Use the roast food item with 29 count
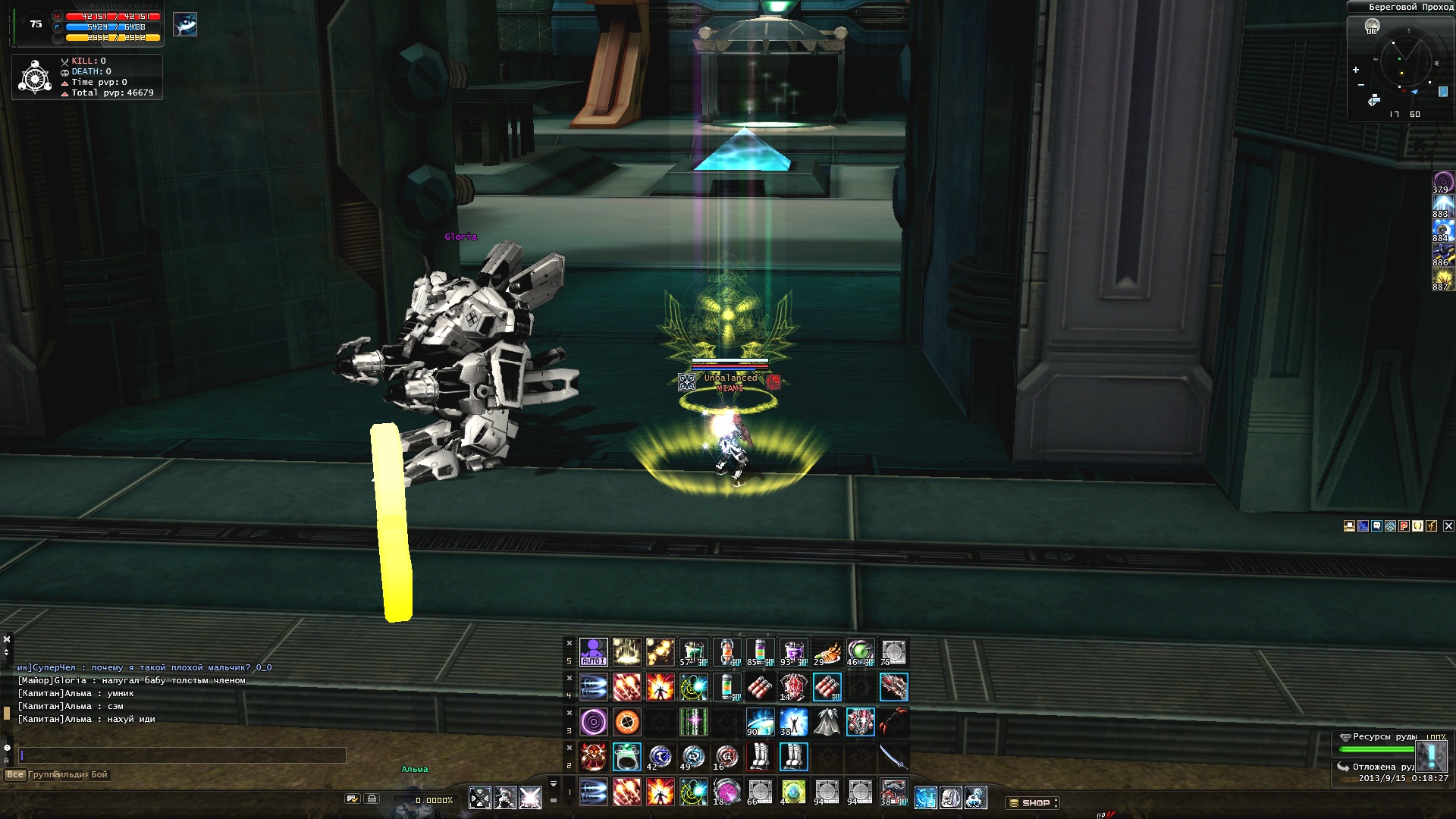This screenshot has width=1456, height=819. 827,652
